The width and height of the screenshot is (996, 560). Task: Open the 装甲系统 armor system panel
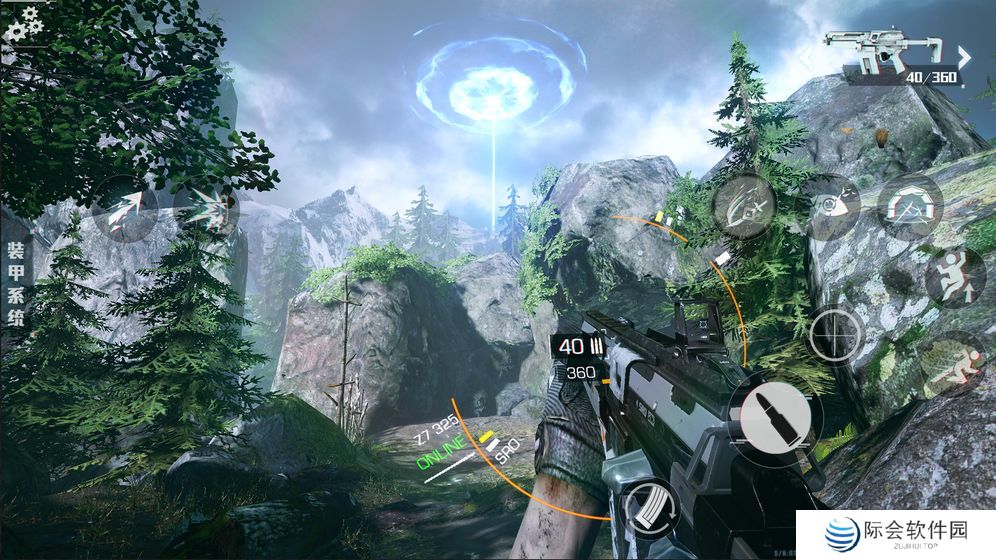(x=16, y=284)
